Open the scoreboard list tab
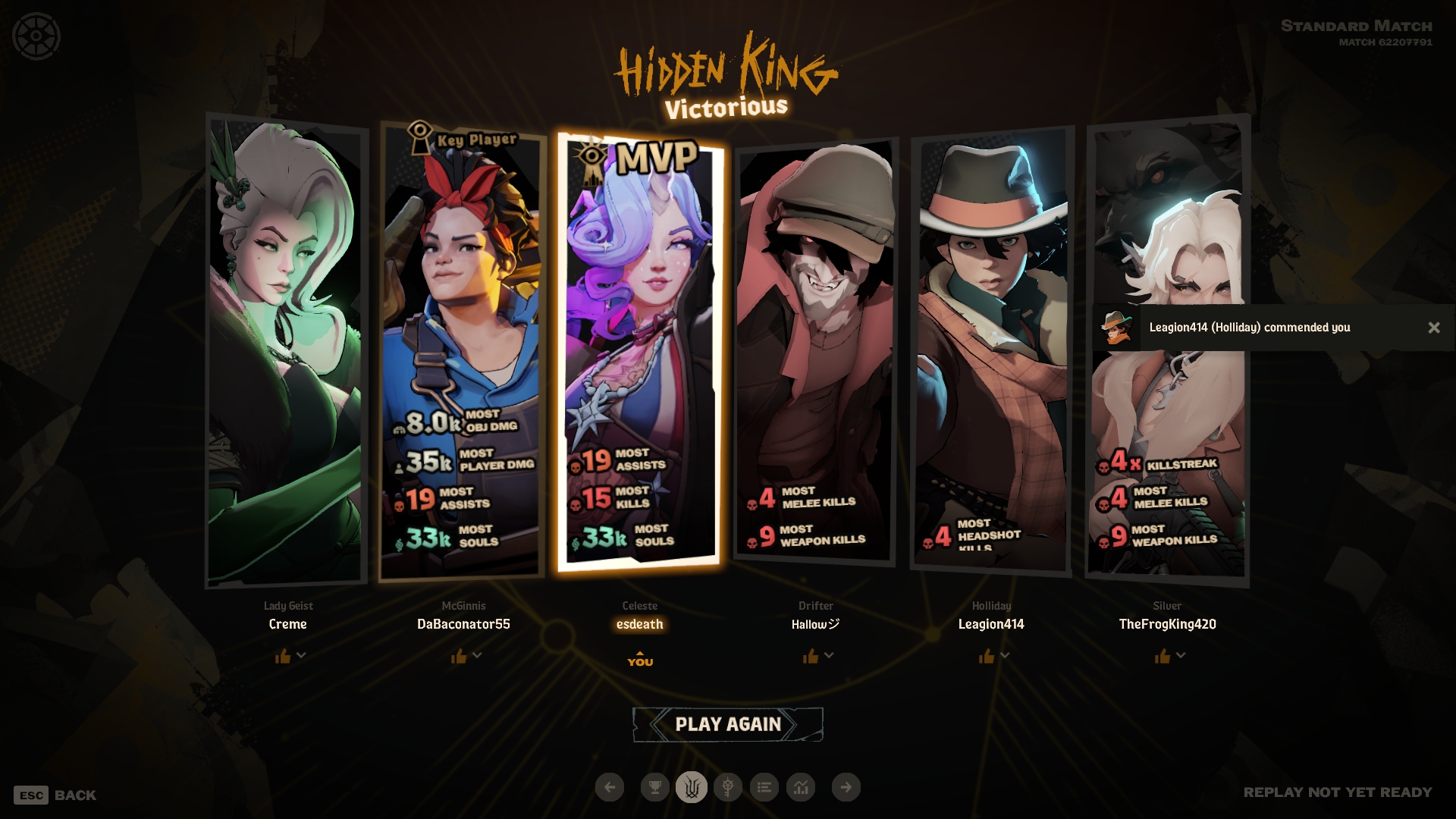 (764, 787)
